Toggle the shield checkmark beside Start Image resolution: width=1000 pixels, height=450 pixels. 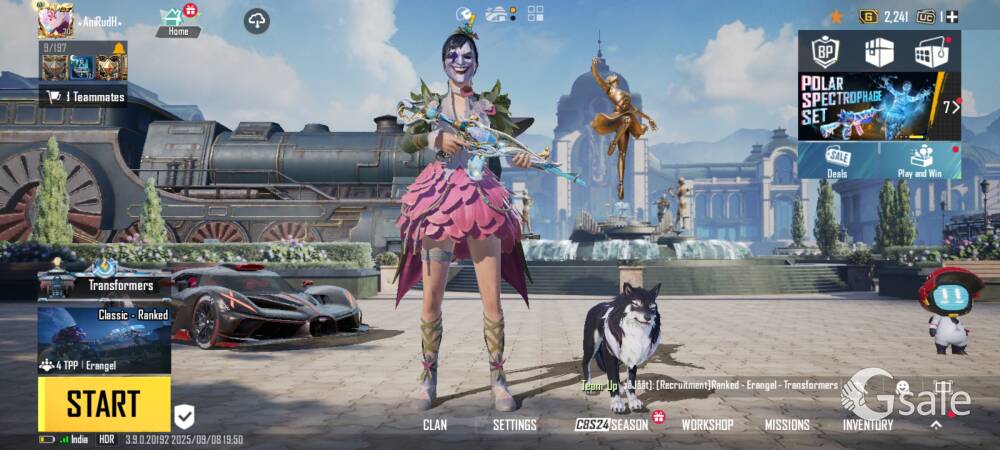pyautogui.click(x=185, y=417)
